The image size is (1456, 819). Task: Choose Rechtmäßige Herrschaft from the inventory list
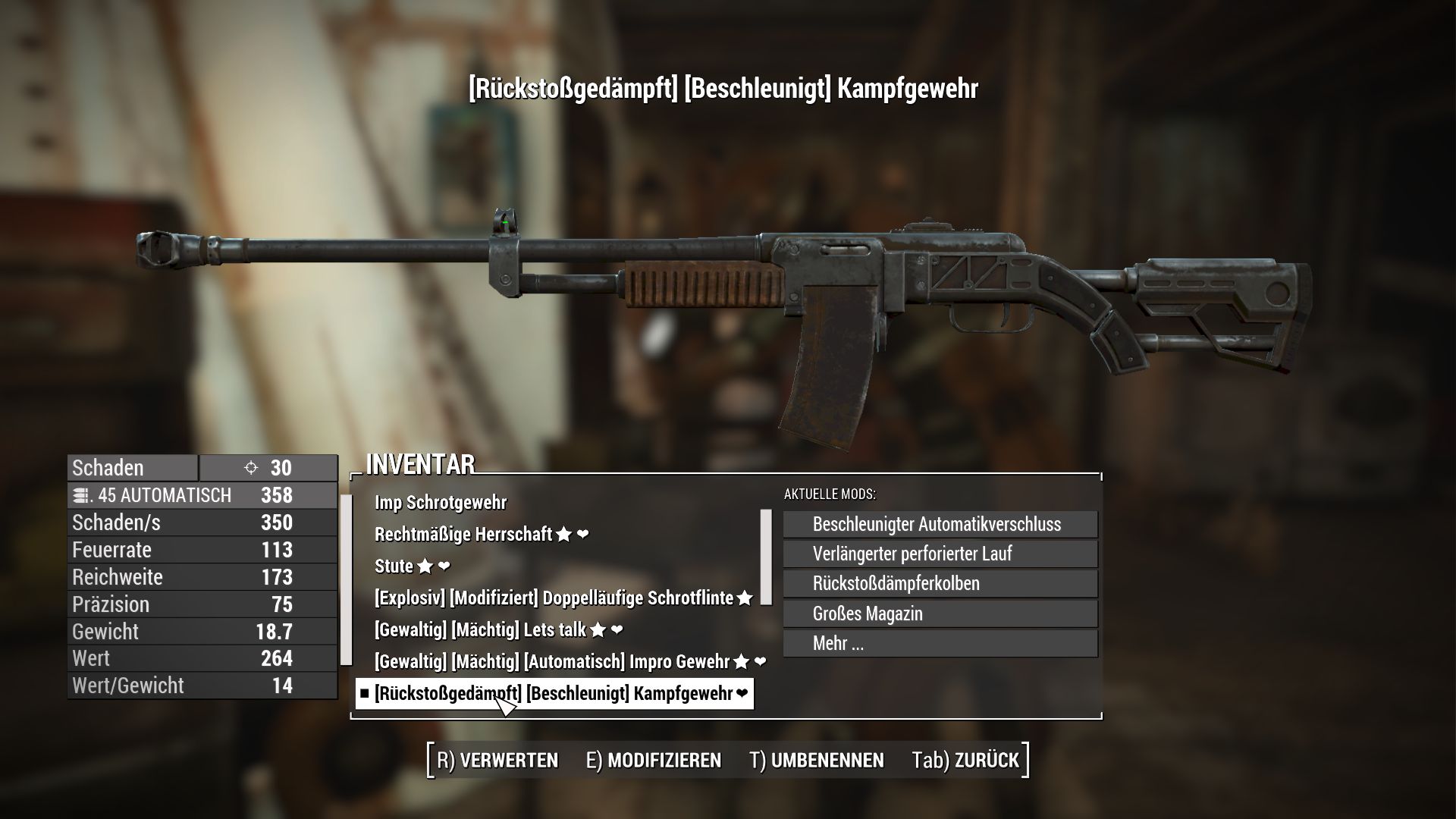463,535
